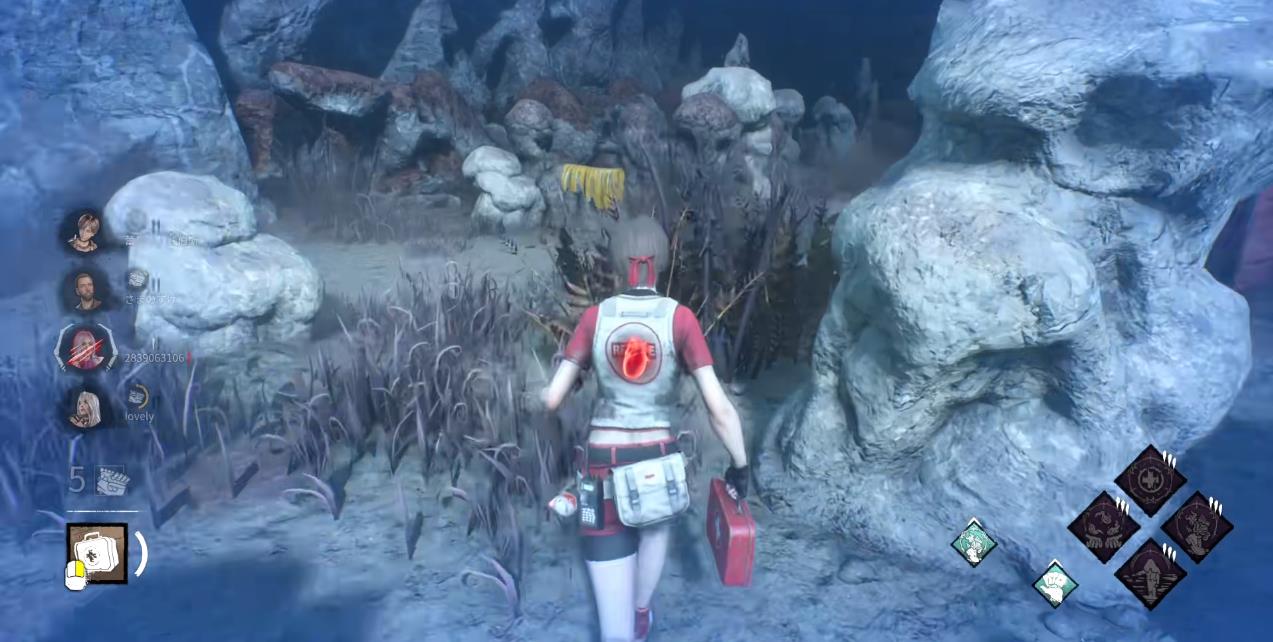Click the pink-haired obsession survivor portrait
Screen dimensions: 1273x642
[x=82, y=348]
